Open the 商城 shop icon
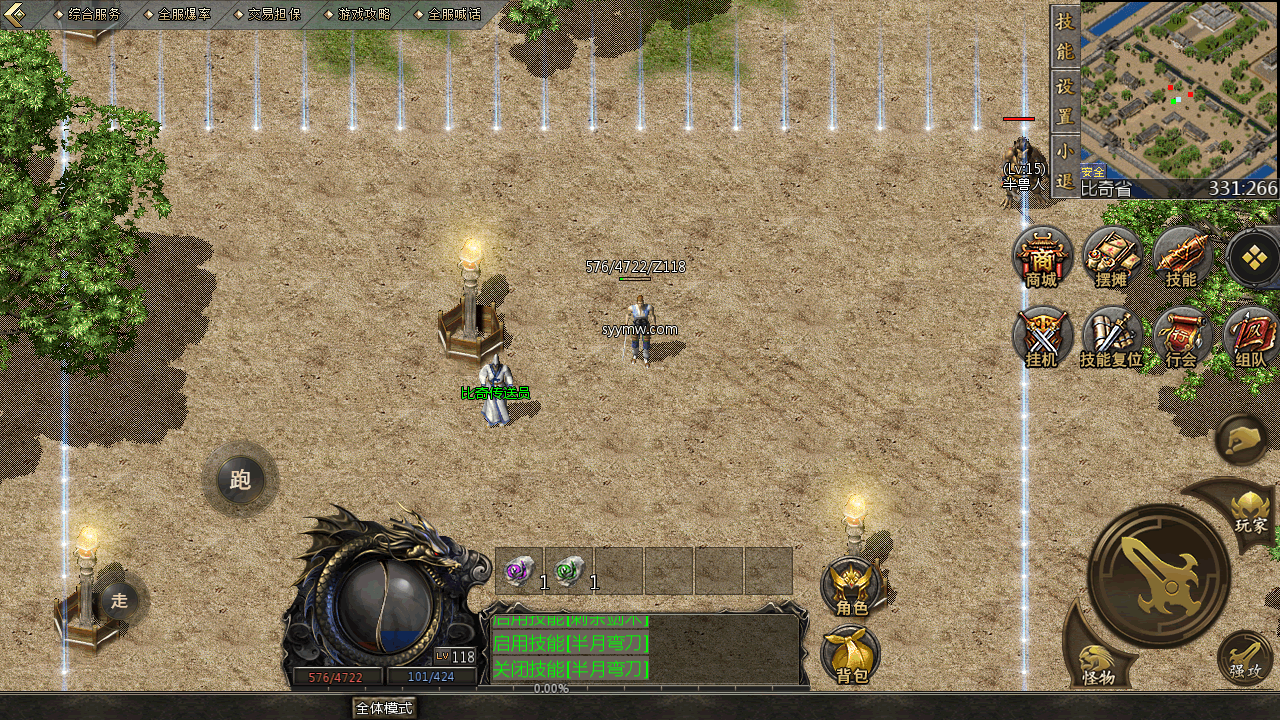Viewport: 1280px width, 720px height. click(1042, 257)
